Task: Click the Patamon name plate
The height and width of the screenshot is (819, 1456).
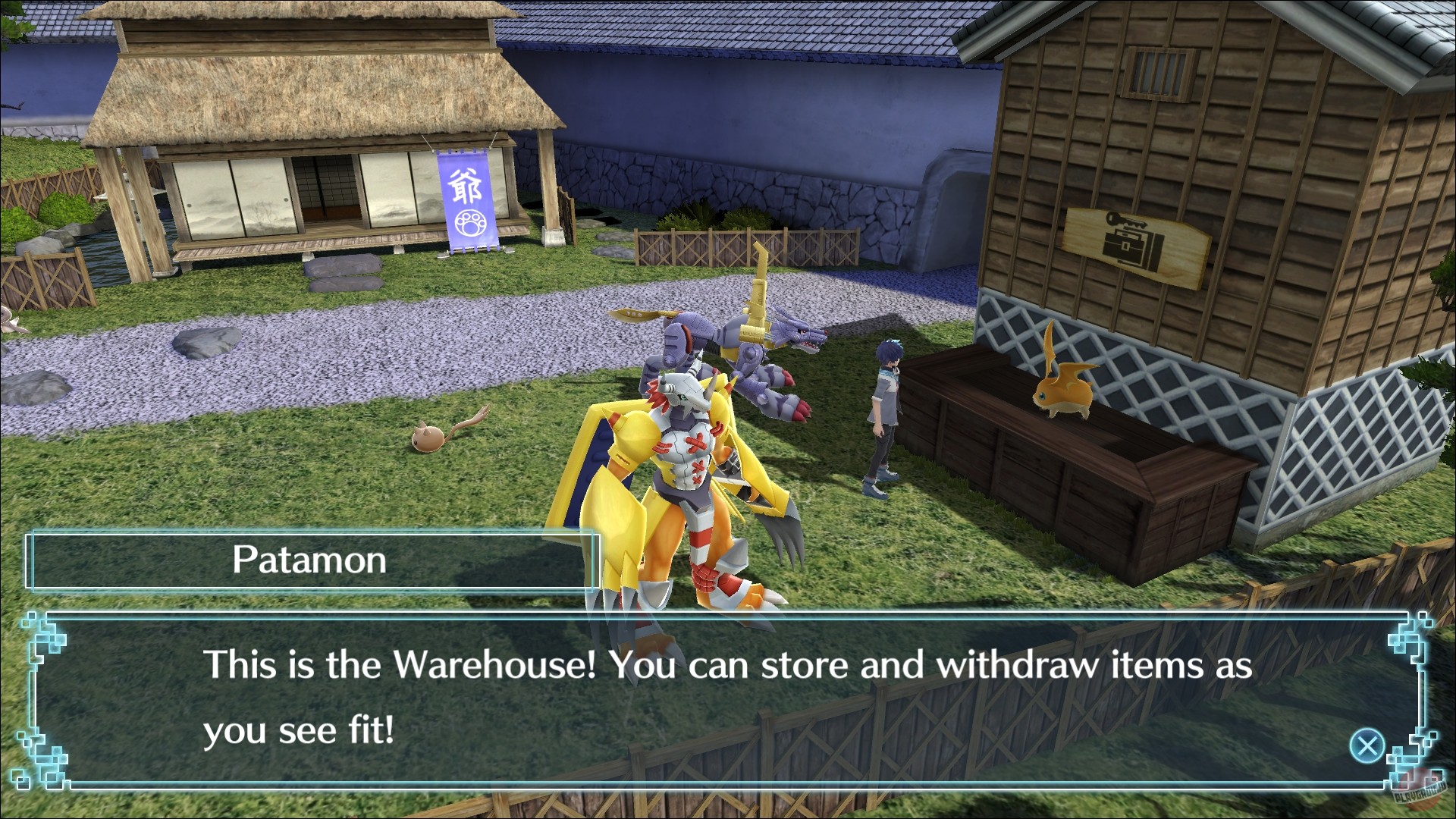Action: (311, 561)
